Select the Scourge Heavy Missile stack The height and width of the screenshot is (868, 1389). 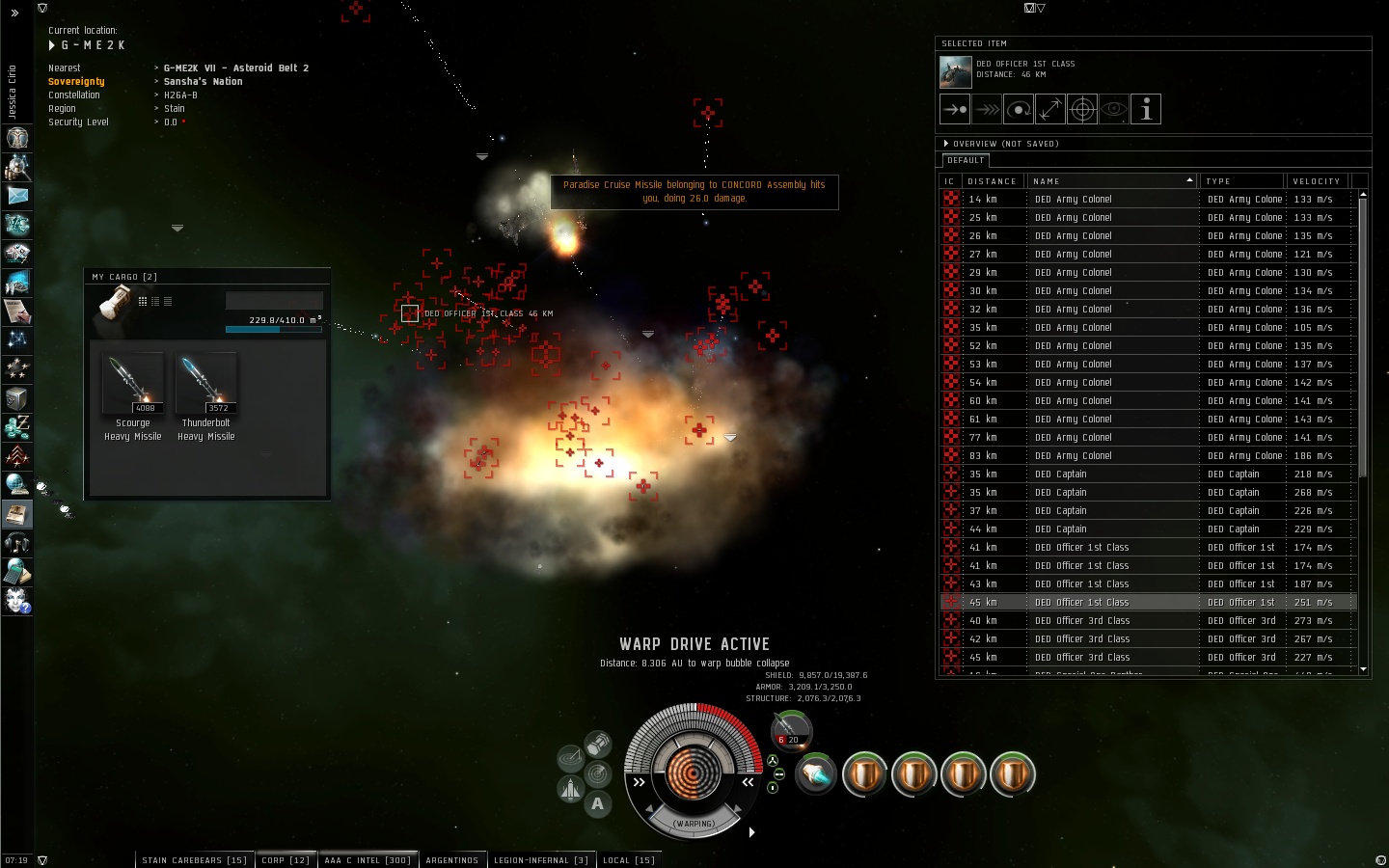tap(133, 383)
